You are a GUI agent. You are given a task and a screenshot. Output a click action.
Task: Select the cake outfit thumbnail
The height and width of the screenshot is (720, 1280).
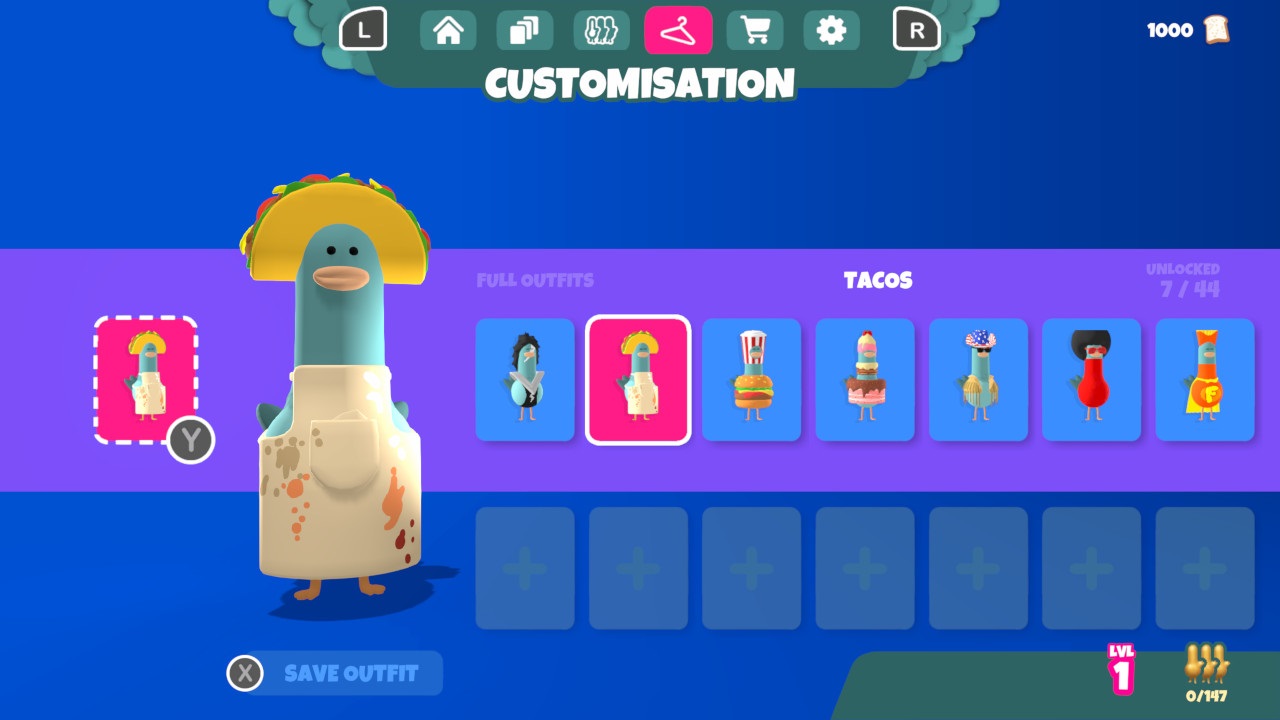[864, 380]
